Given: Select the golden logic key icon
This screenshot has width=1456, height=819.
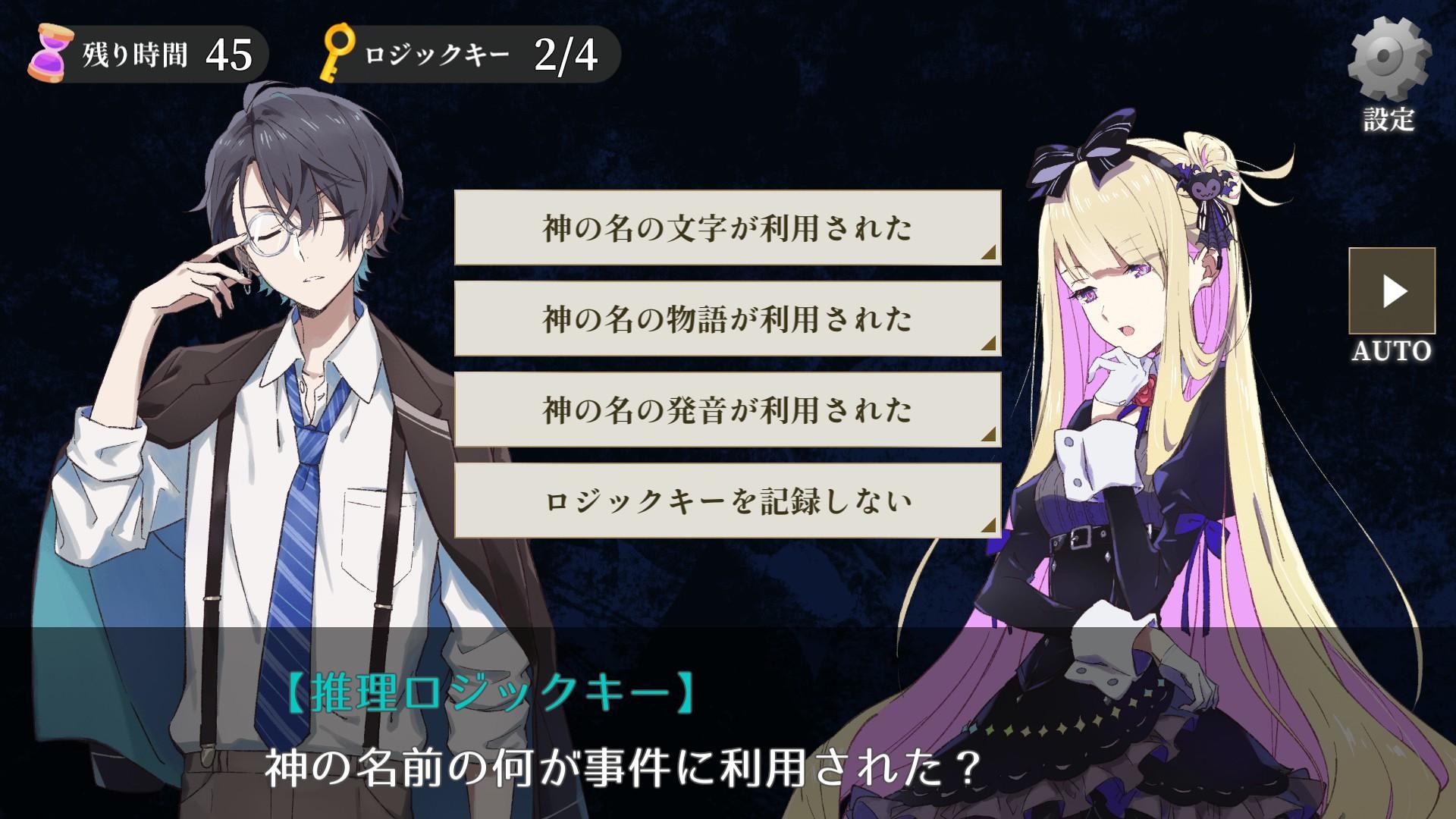Looking at the screenshot, I should [338, 52].
